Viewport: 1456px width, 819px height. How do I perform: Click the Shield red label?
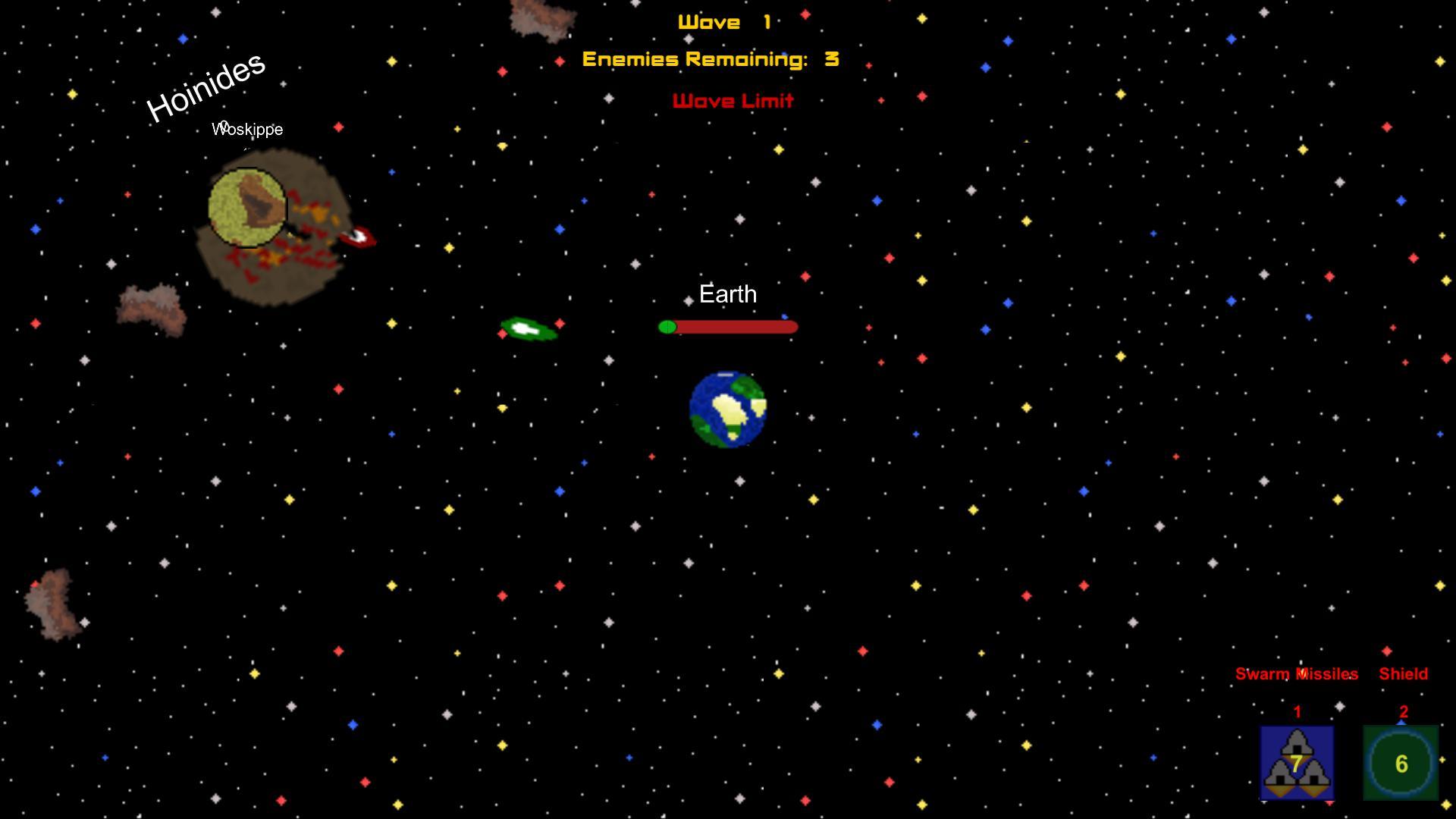(1404, 673)
